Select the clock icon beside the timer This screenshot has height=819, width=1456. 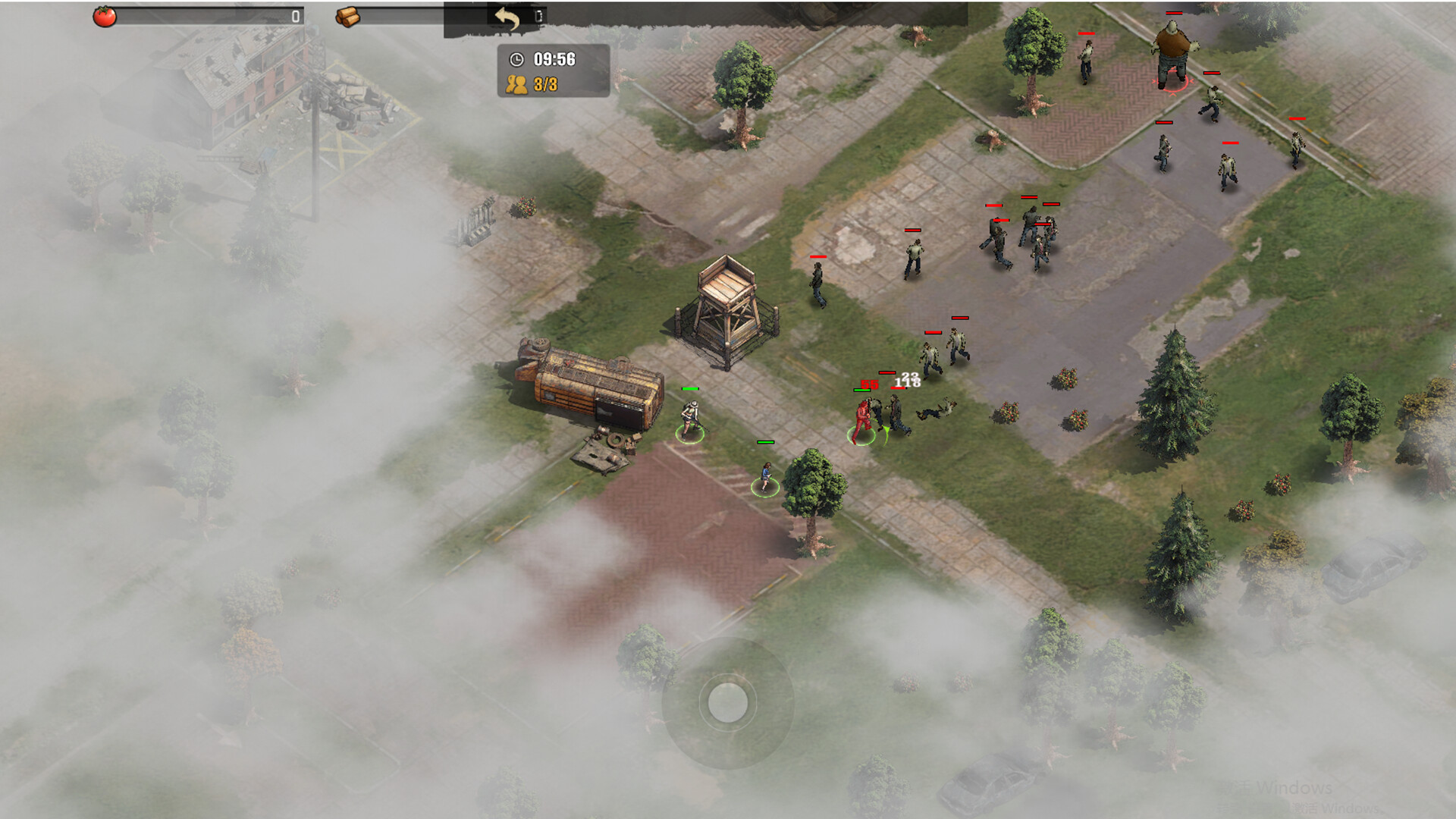coord(516,58)
